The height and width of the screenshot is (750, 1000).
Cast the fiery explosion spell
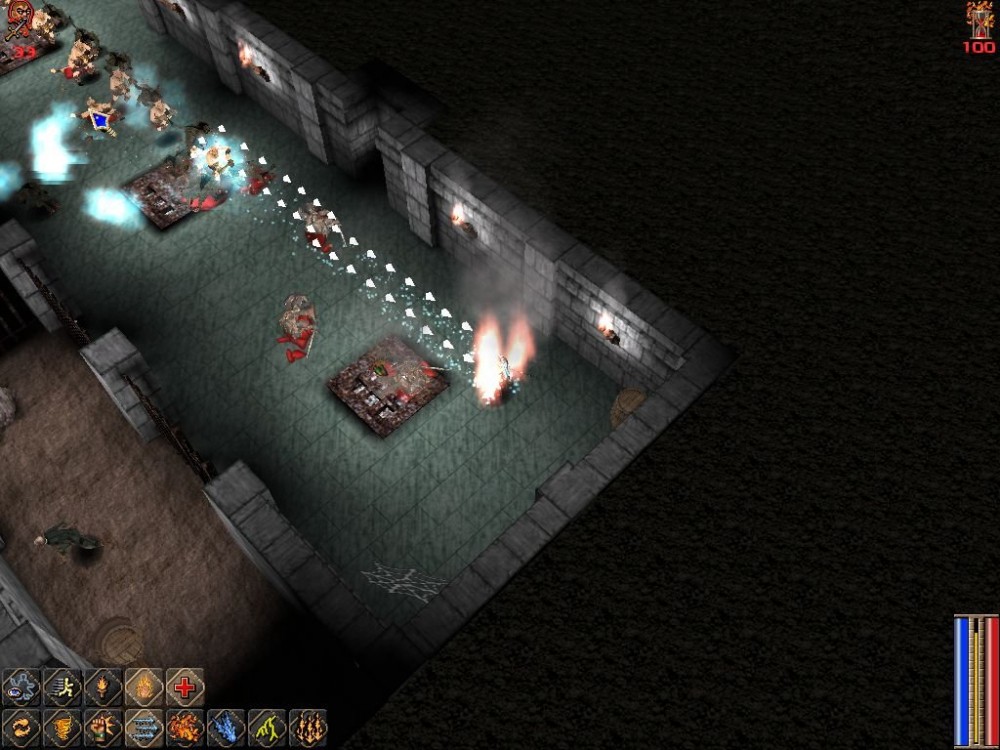tap(185, 728)
